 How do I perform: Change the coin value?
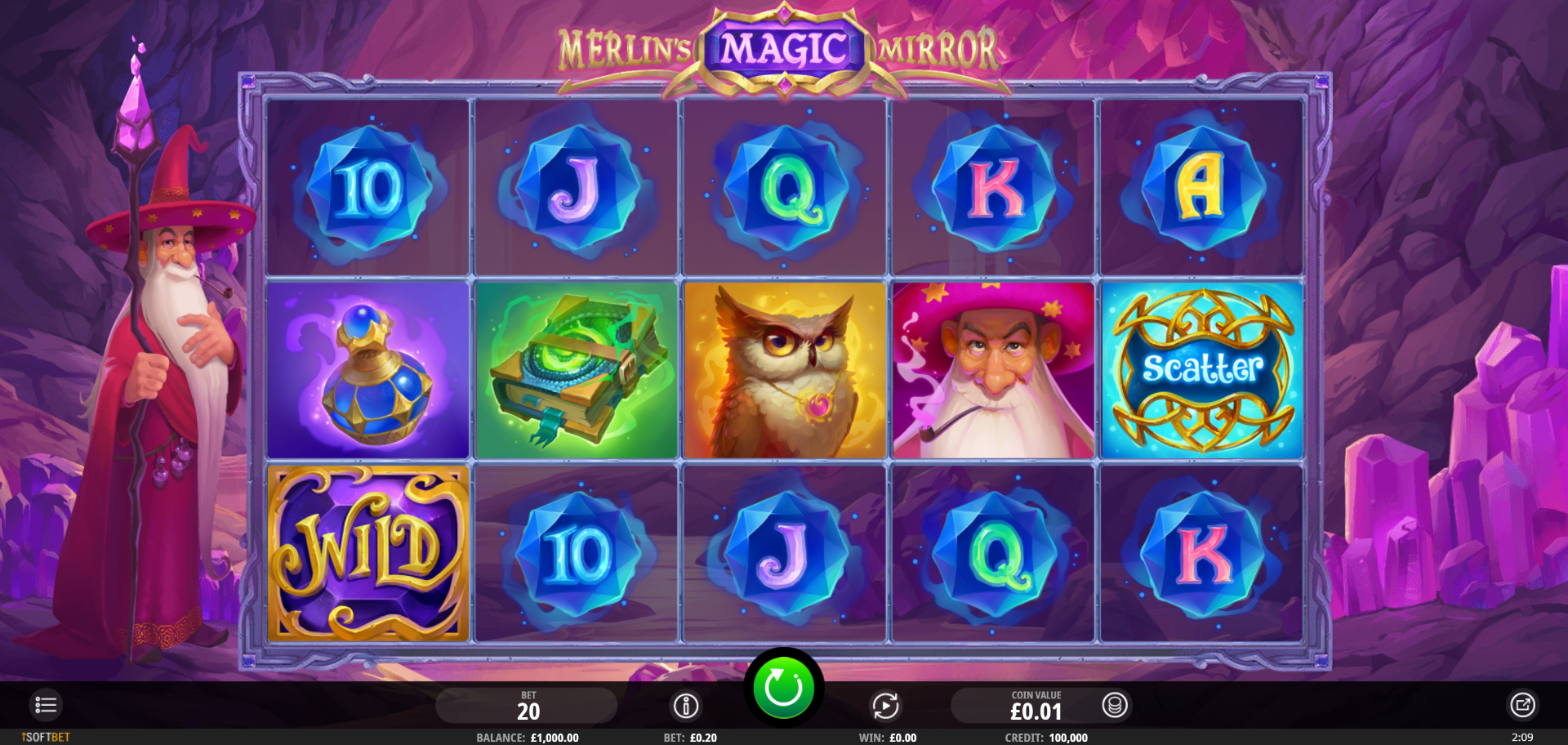tap(1116, 705)
